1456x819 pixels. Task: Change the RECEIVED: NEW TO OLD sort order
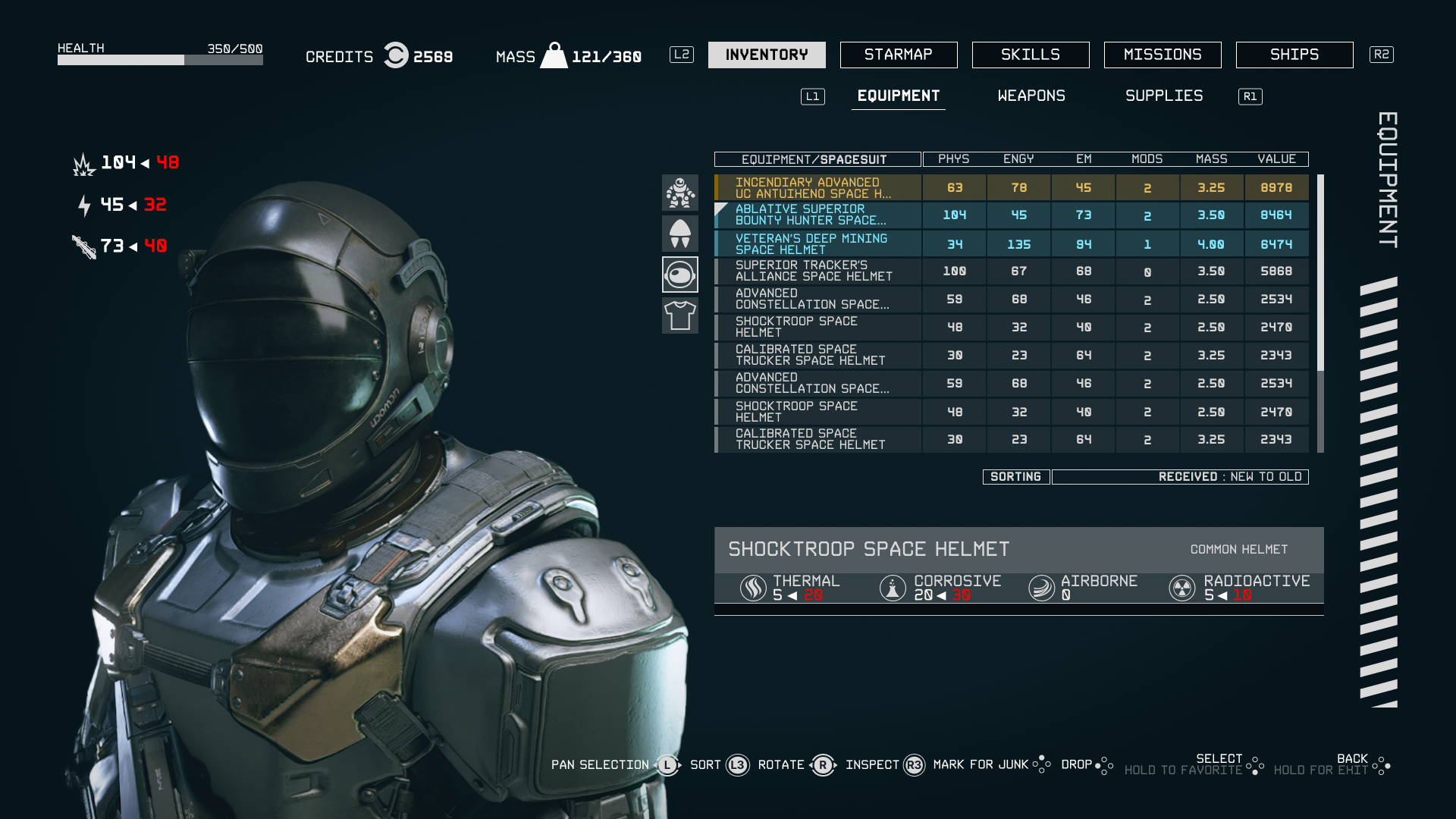(x=1180, y=476)
